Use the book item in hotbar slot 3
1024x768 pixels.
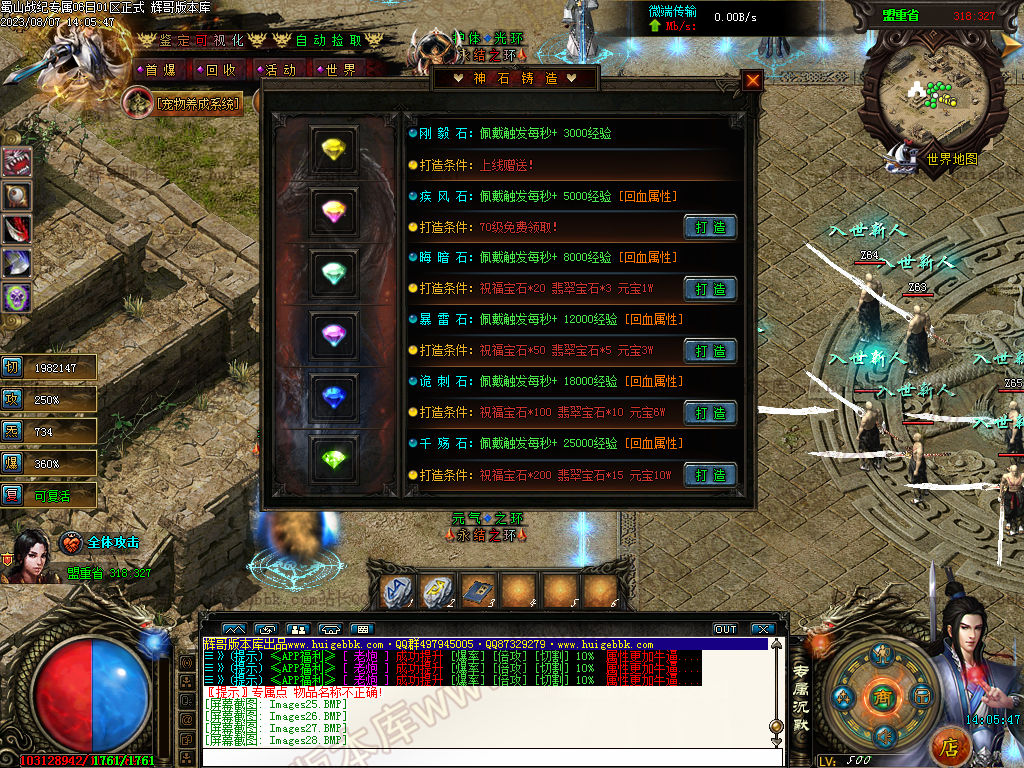click(479, 591)
